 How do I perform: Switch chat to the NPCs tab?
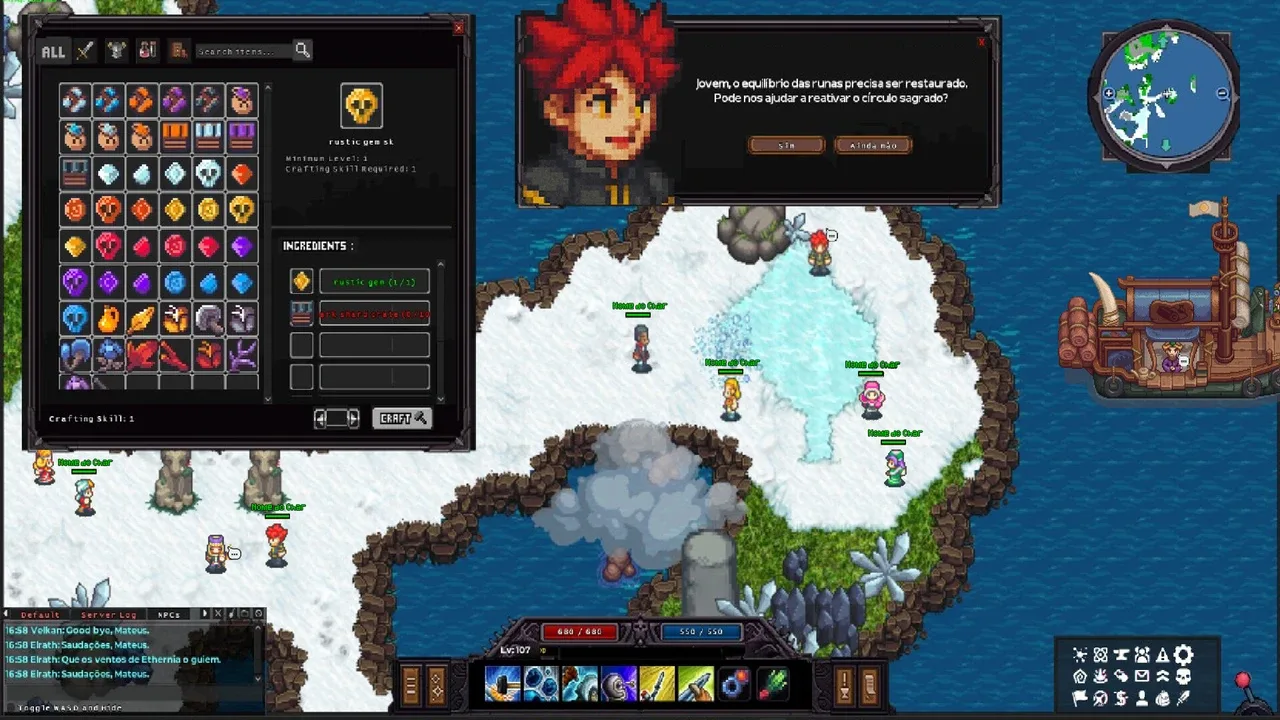[168, 614]
